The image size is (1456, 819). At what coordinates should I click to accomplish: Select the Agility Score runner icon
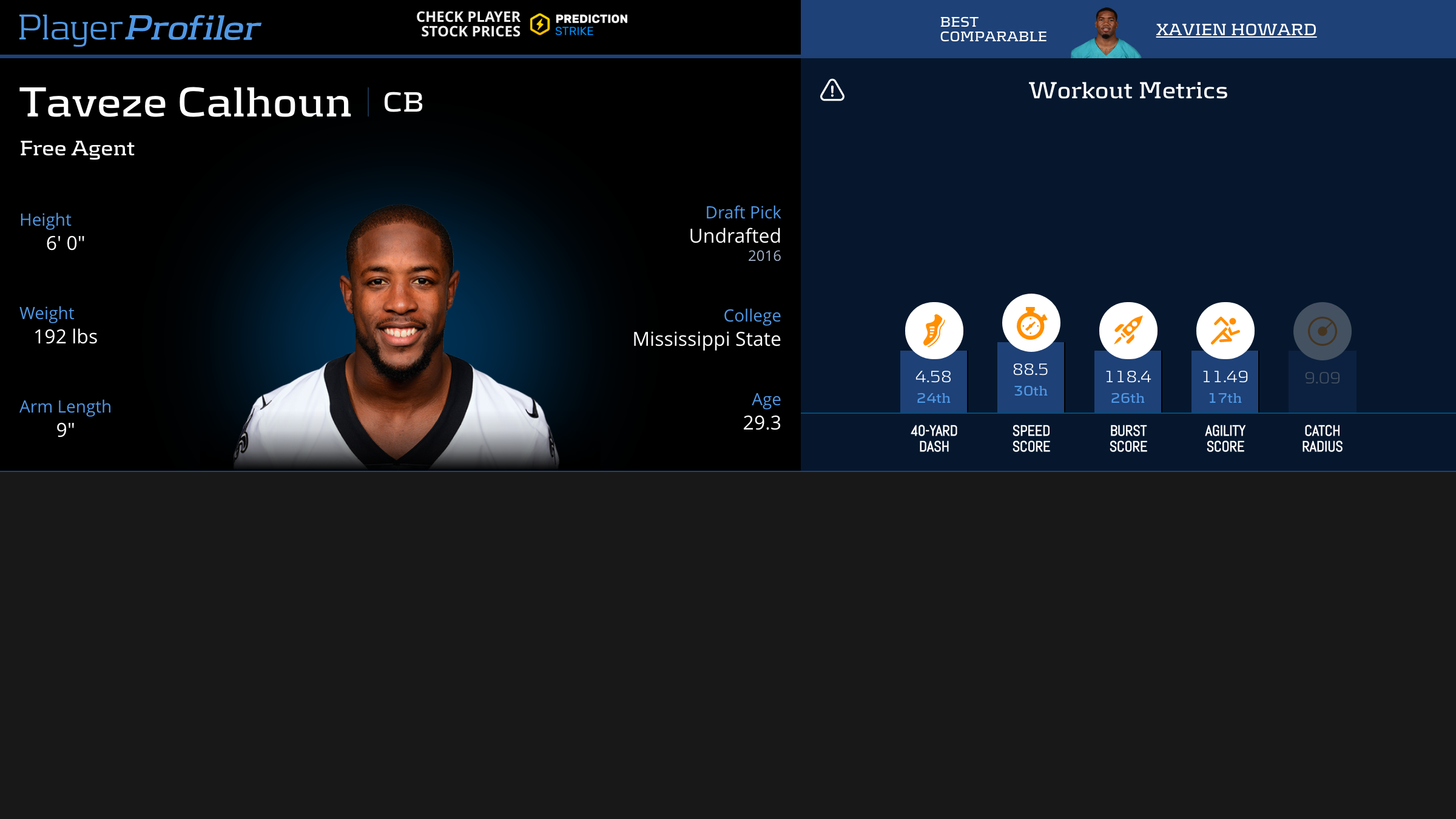[1225, 331]
